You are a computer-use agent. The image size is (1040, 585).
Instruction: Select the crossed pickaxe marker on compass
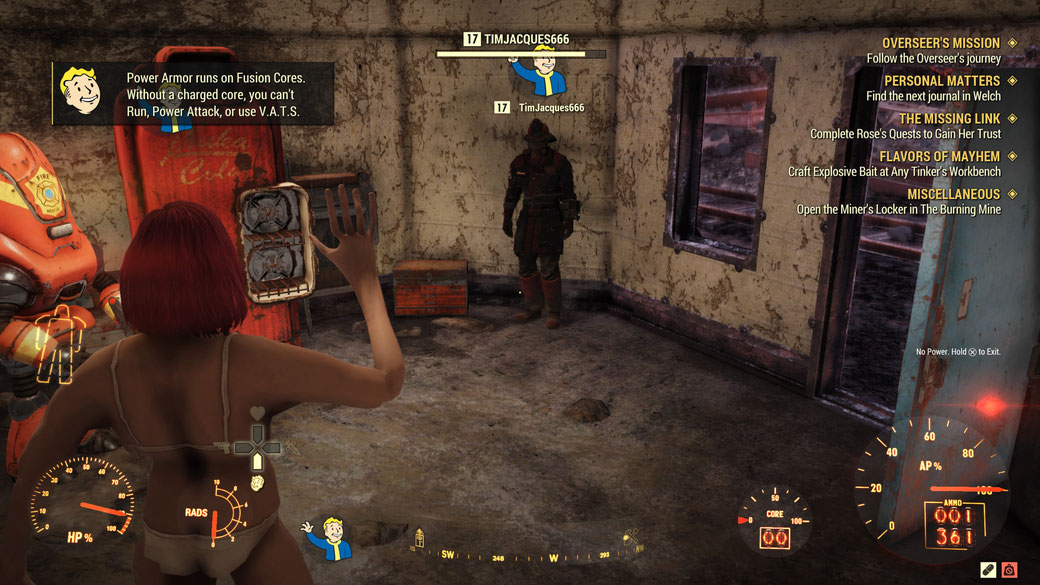pos(630,539)
